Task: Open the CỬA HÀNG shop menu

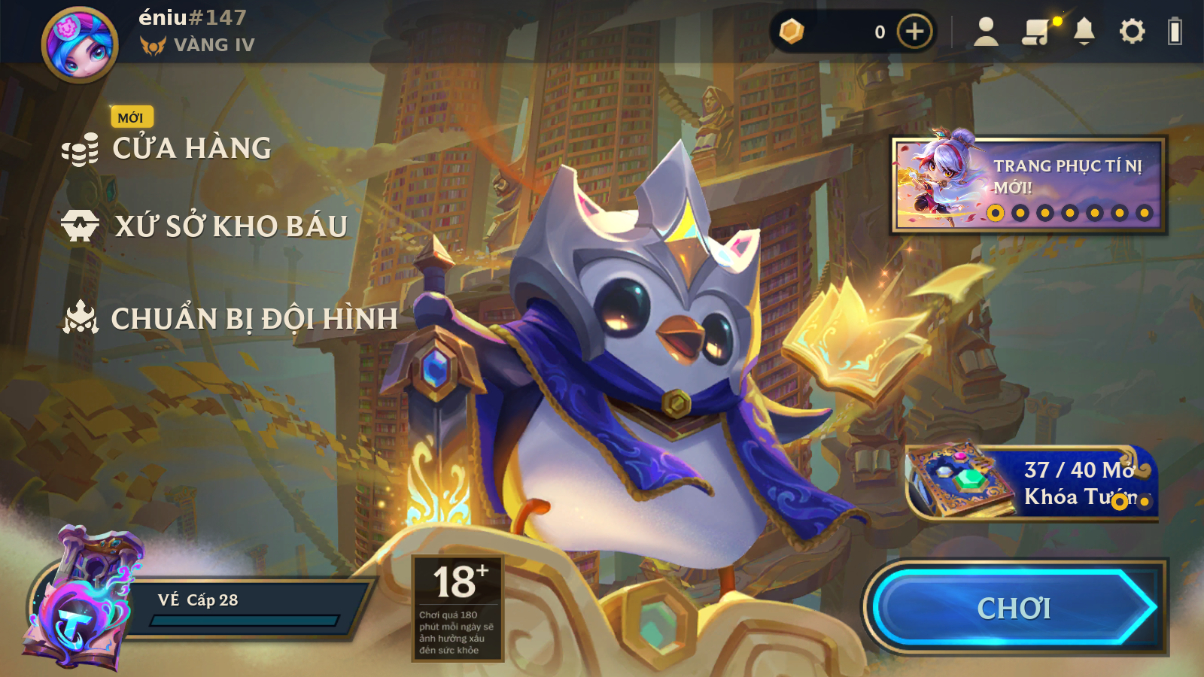Action: pos(190,148)
